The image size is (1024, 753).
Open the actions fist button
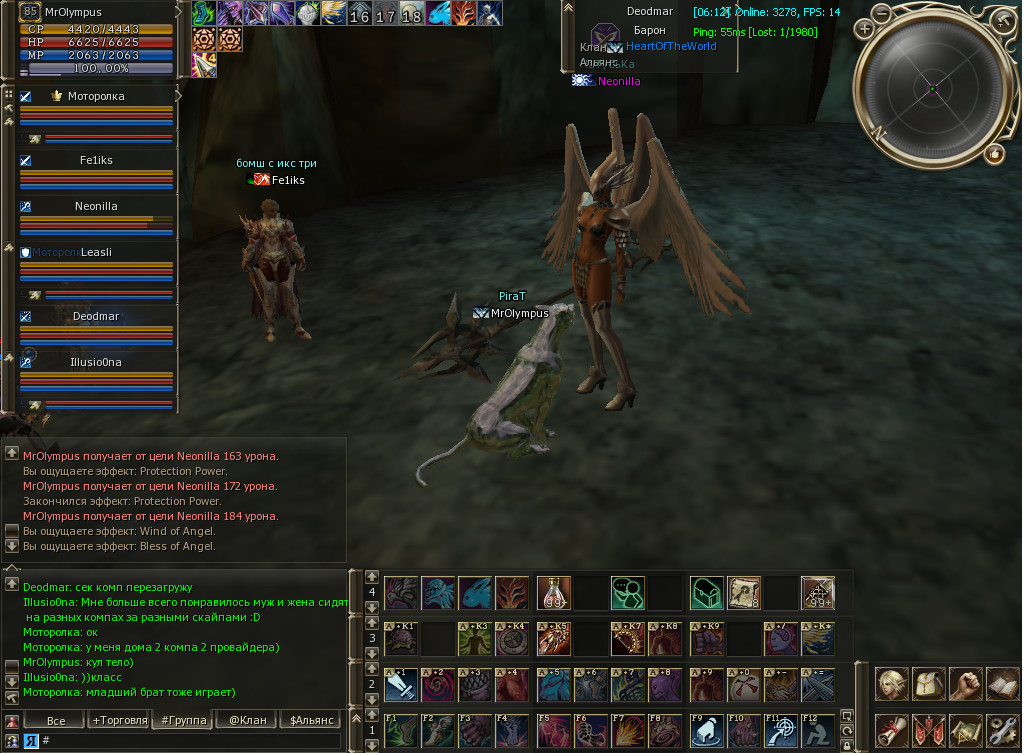tap(965, 685)
